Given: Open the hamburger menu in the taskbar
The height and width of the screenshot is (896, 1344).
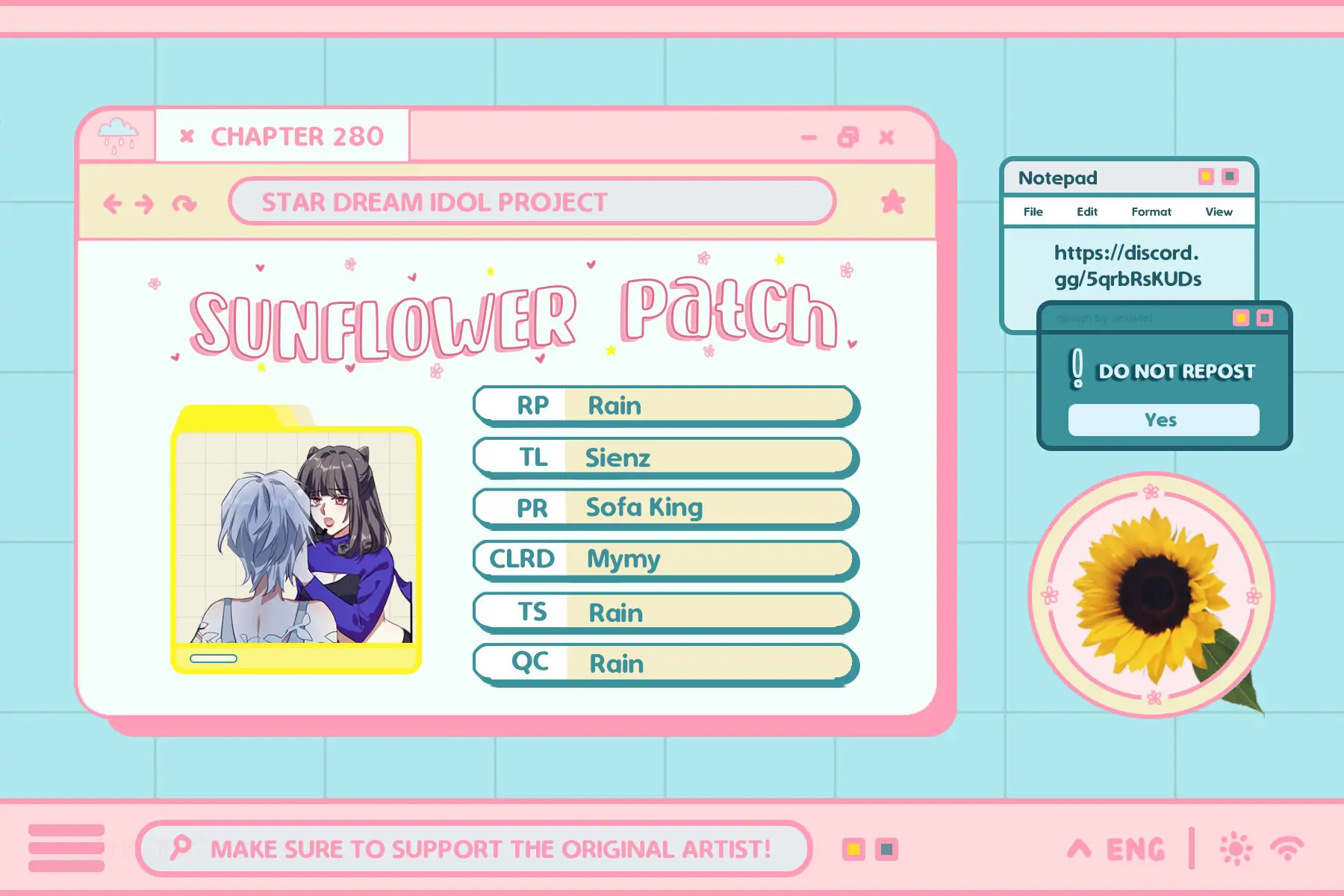Looking at the screenshot, I should point(66,848).
